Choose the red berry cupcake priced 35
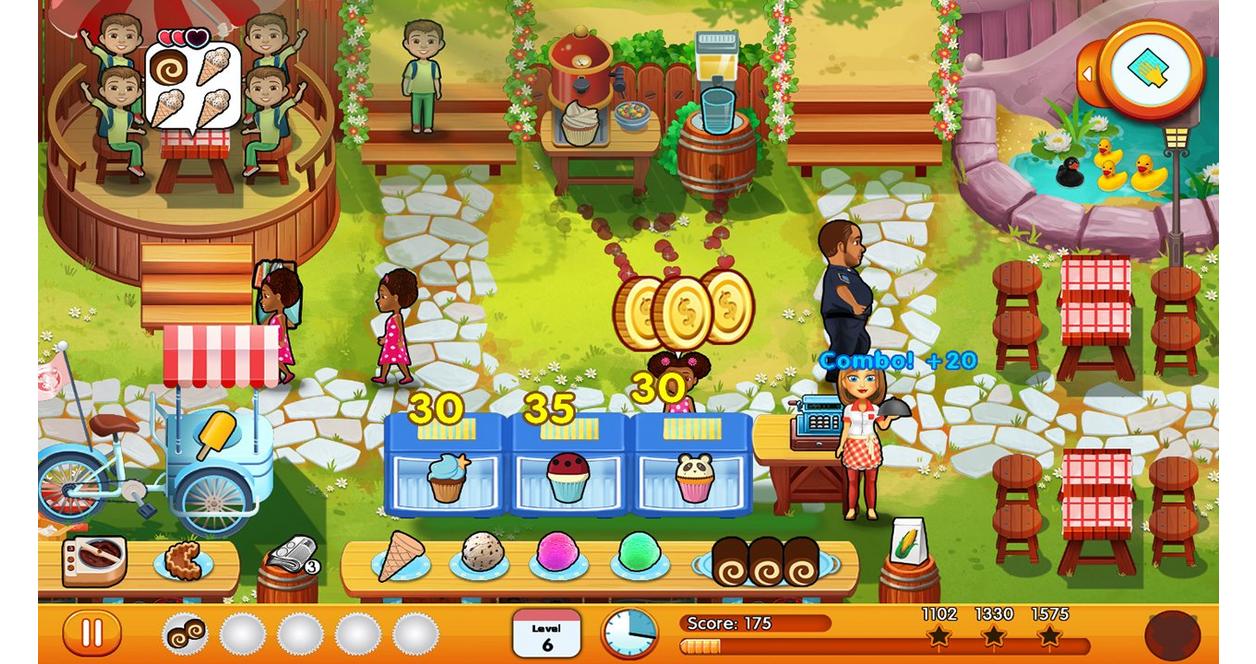 click(x=569, y=477)
